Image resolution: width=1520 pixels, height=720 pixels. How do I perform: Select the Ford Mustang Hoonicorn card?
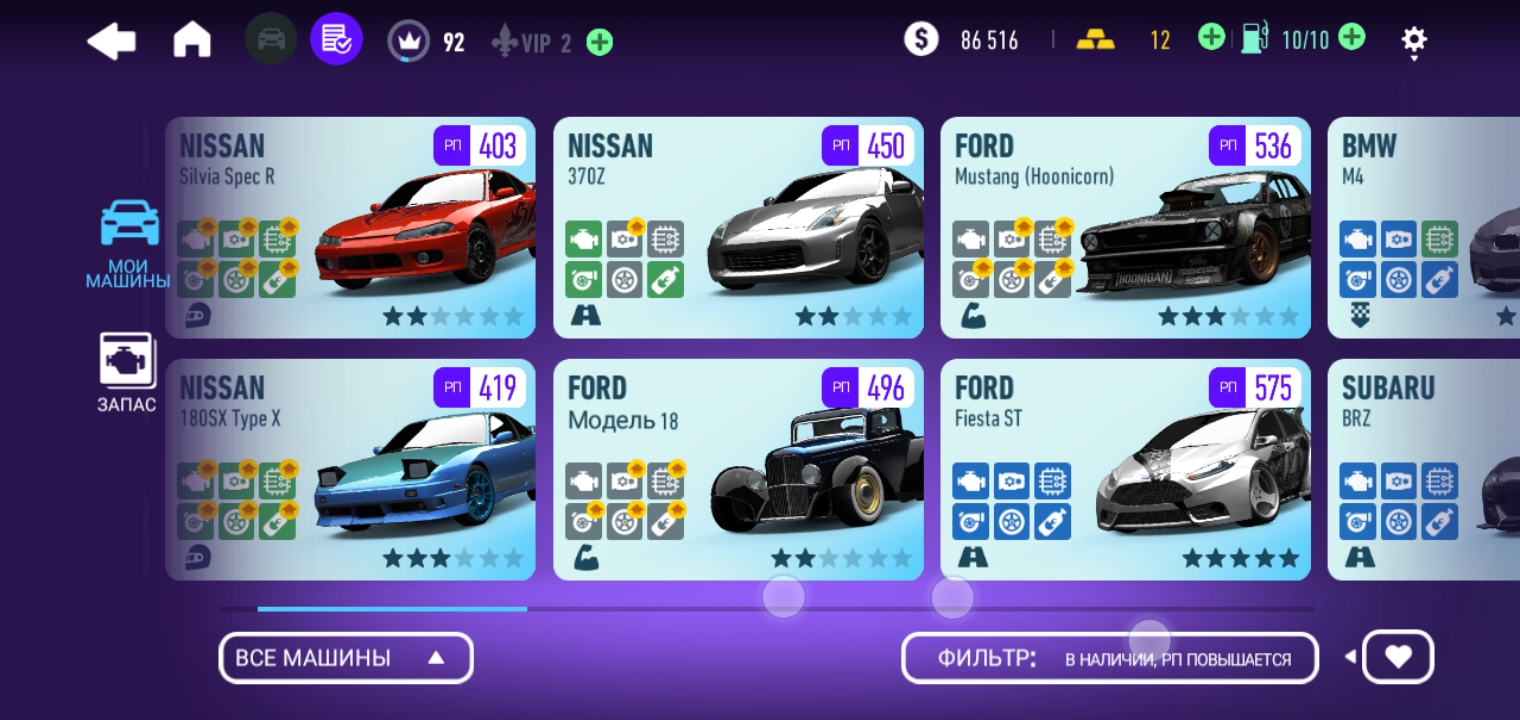click(x=1125, y=228)
